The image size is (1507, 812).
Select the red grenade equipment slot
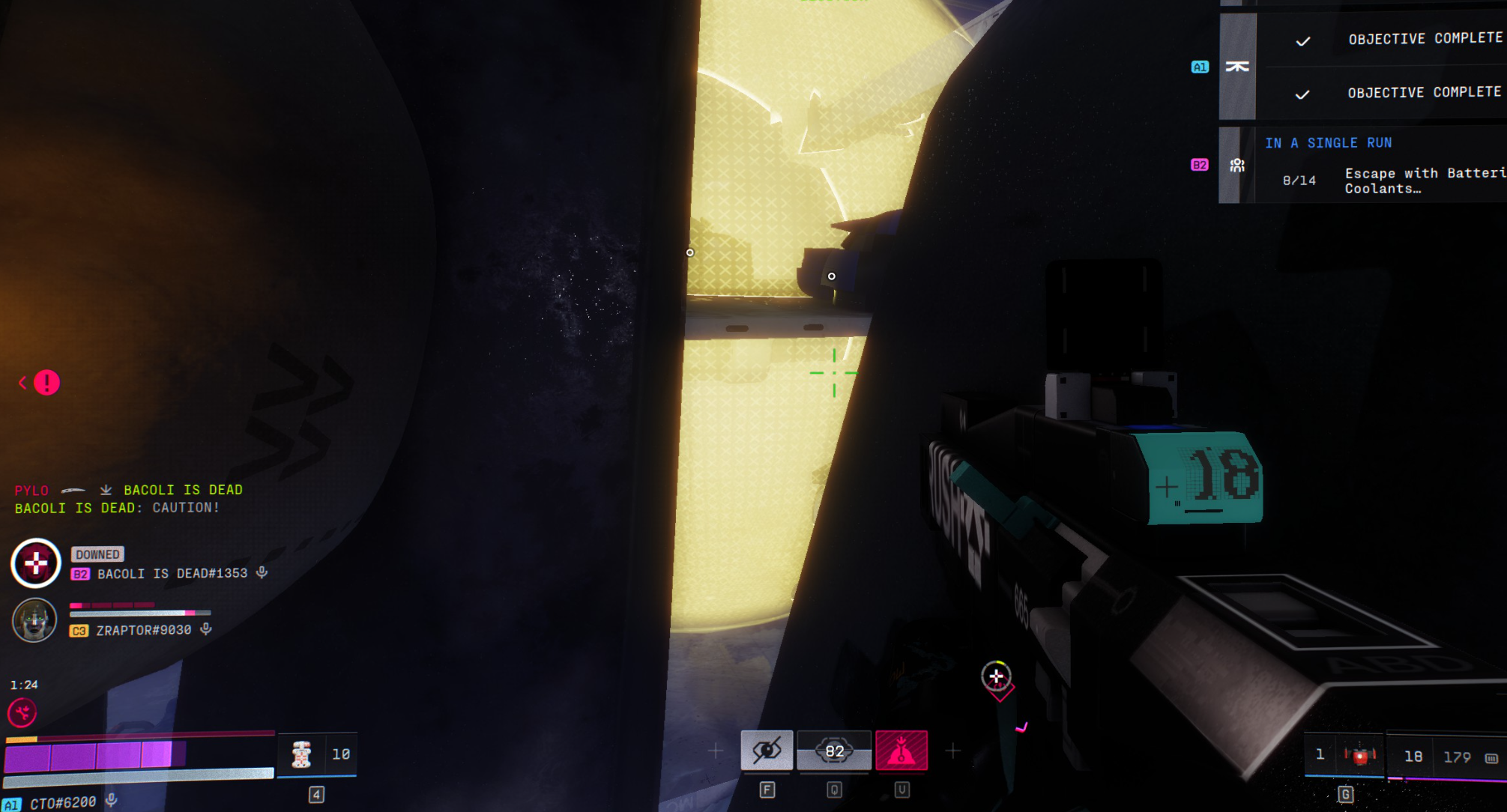(x=1359, y=756)
